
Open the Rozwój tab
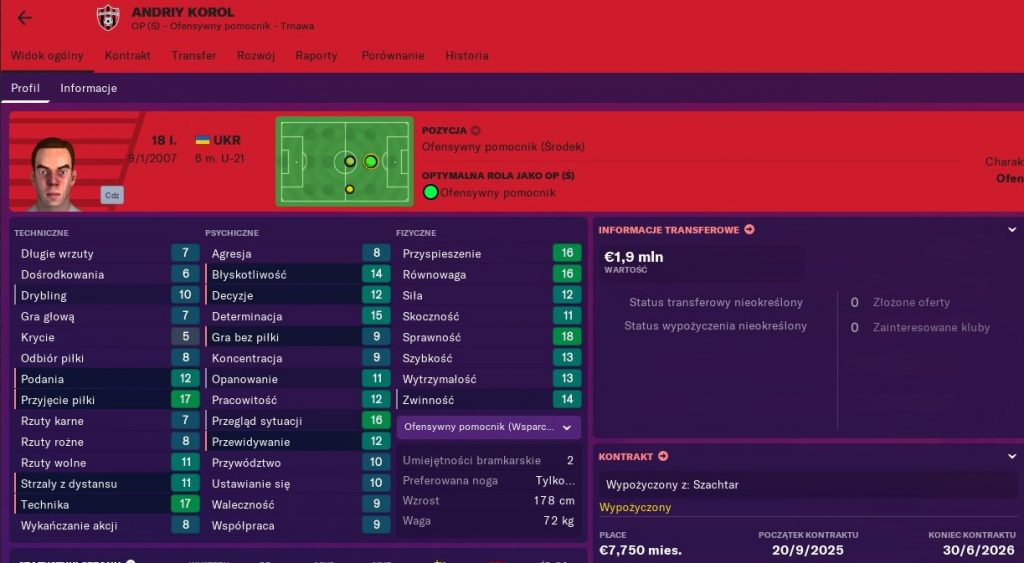[x=256, y=56]
